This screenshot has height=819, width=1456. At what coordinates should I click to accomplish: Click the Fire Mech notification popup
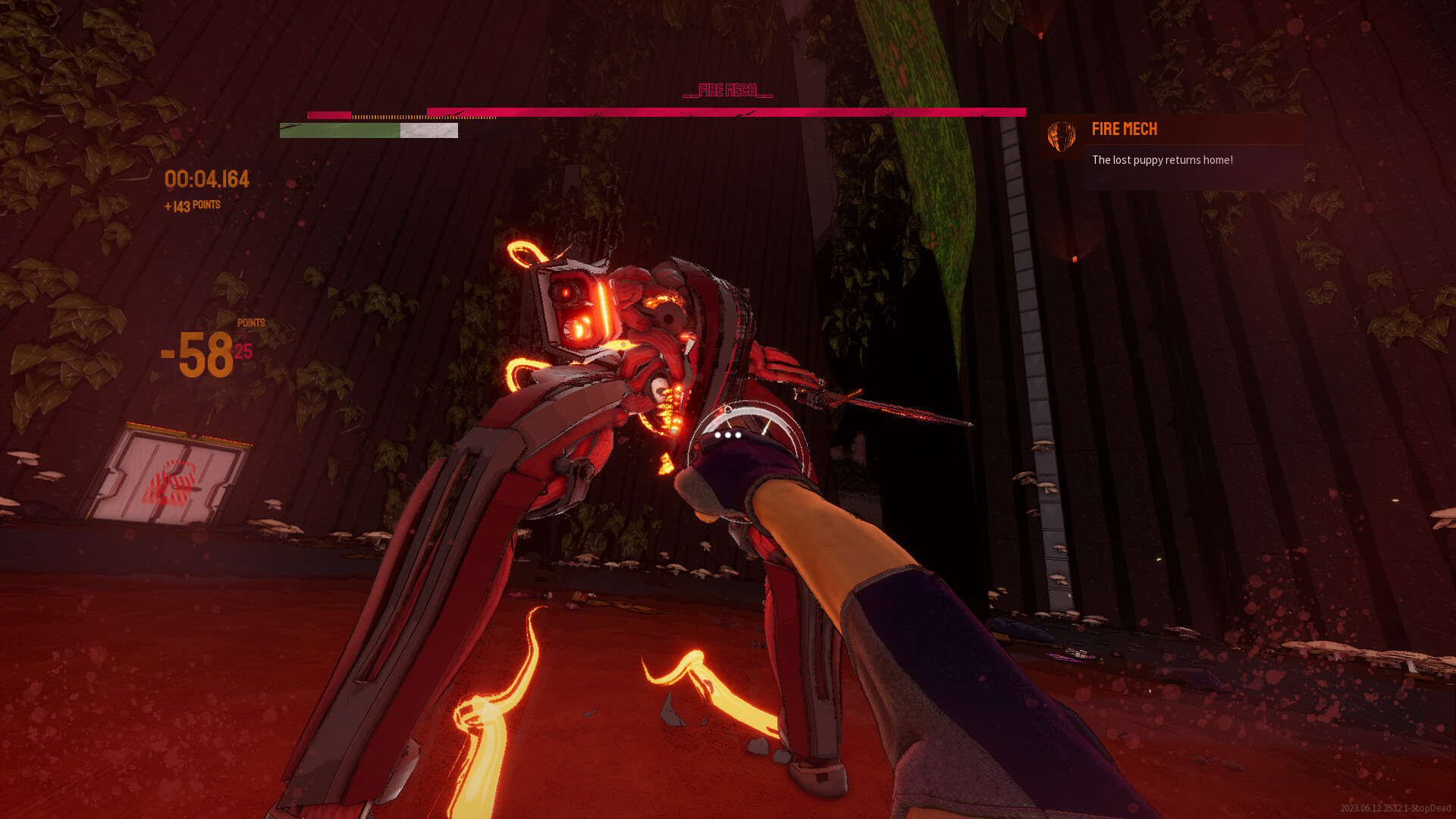1173,152
